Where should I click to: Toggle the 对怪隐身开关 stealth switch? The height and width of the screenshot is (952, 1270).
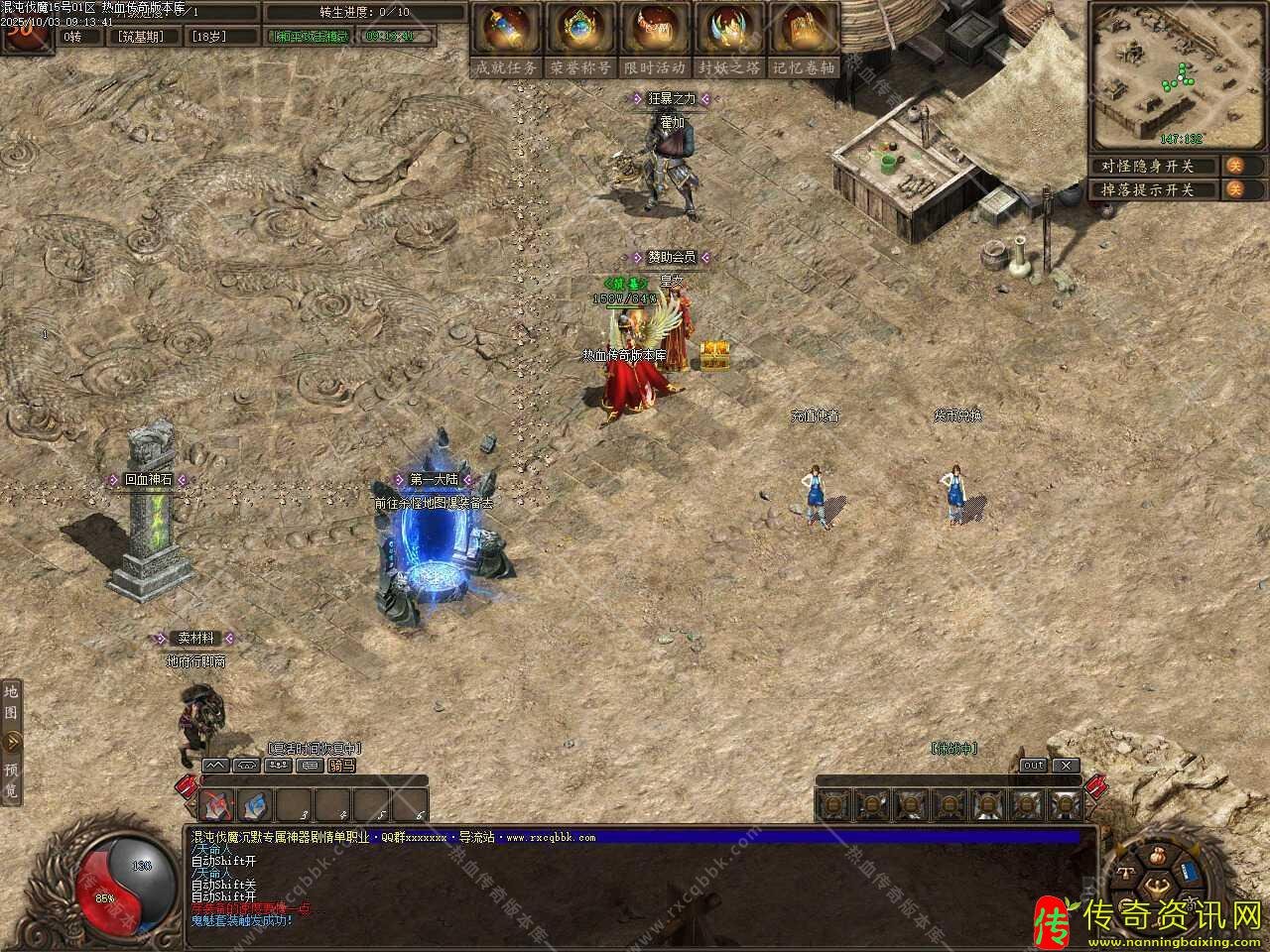click(x=1235, y=166)
